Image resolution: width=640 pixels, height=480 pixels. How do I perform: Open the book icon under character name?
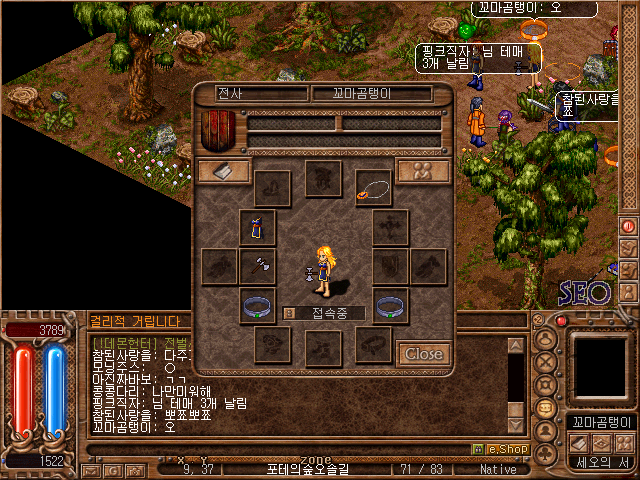(579, 442)
